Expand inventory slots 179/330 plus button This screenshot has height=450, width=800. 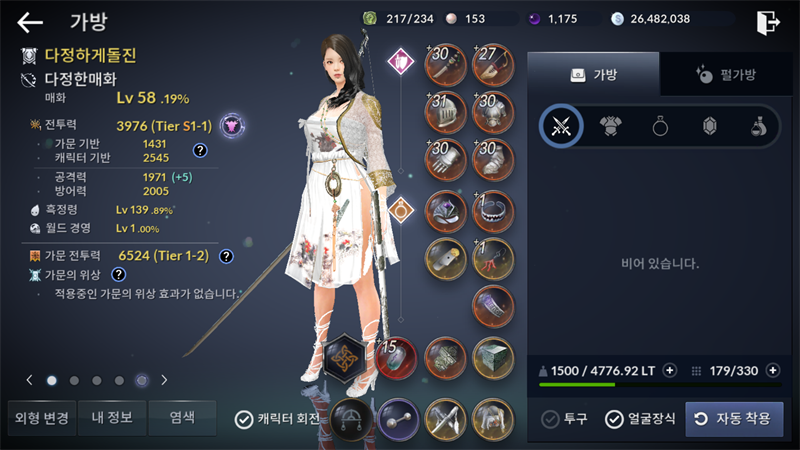(x=772, y=370)
